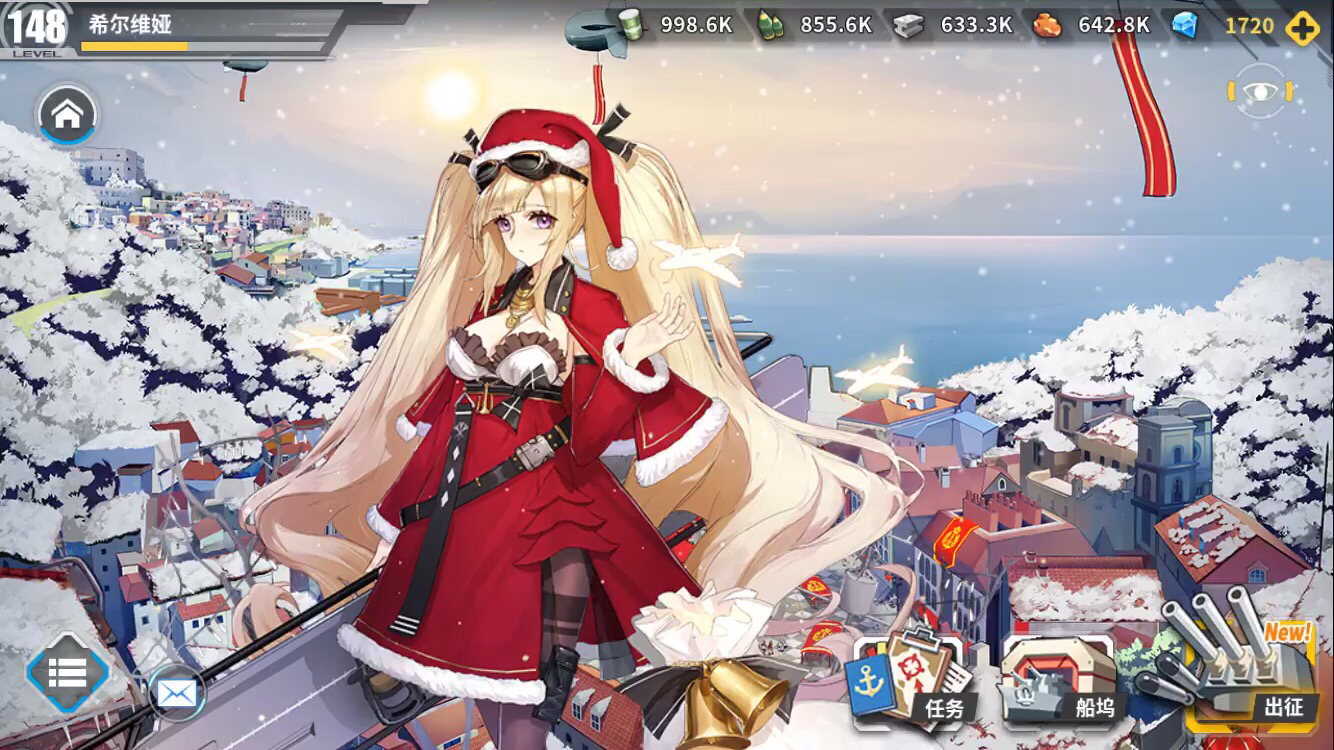Hide the interface with the eye toggle
Screen dimensions: 1334x750
[x=1262, y=90]
